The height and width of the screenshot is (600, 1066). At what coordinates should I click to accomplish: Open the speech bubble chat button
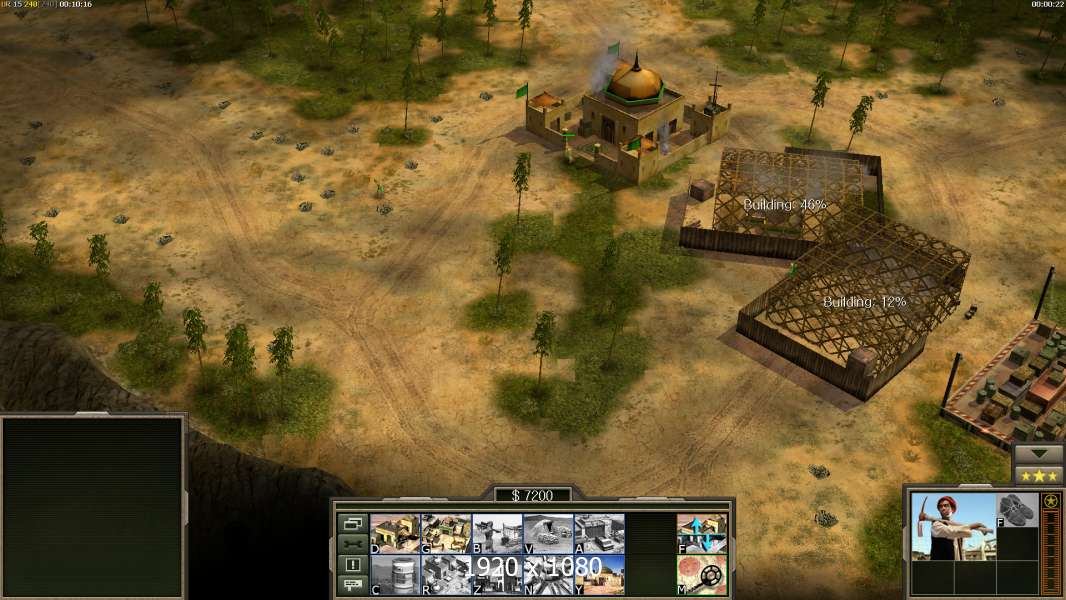point(352,585)
